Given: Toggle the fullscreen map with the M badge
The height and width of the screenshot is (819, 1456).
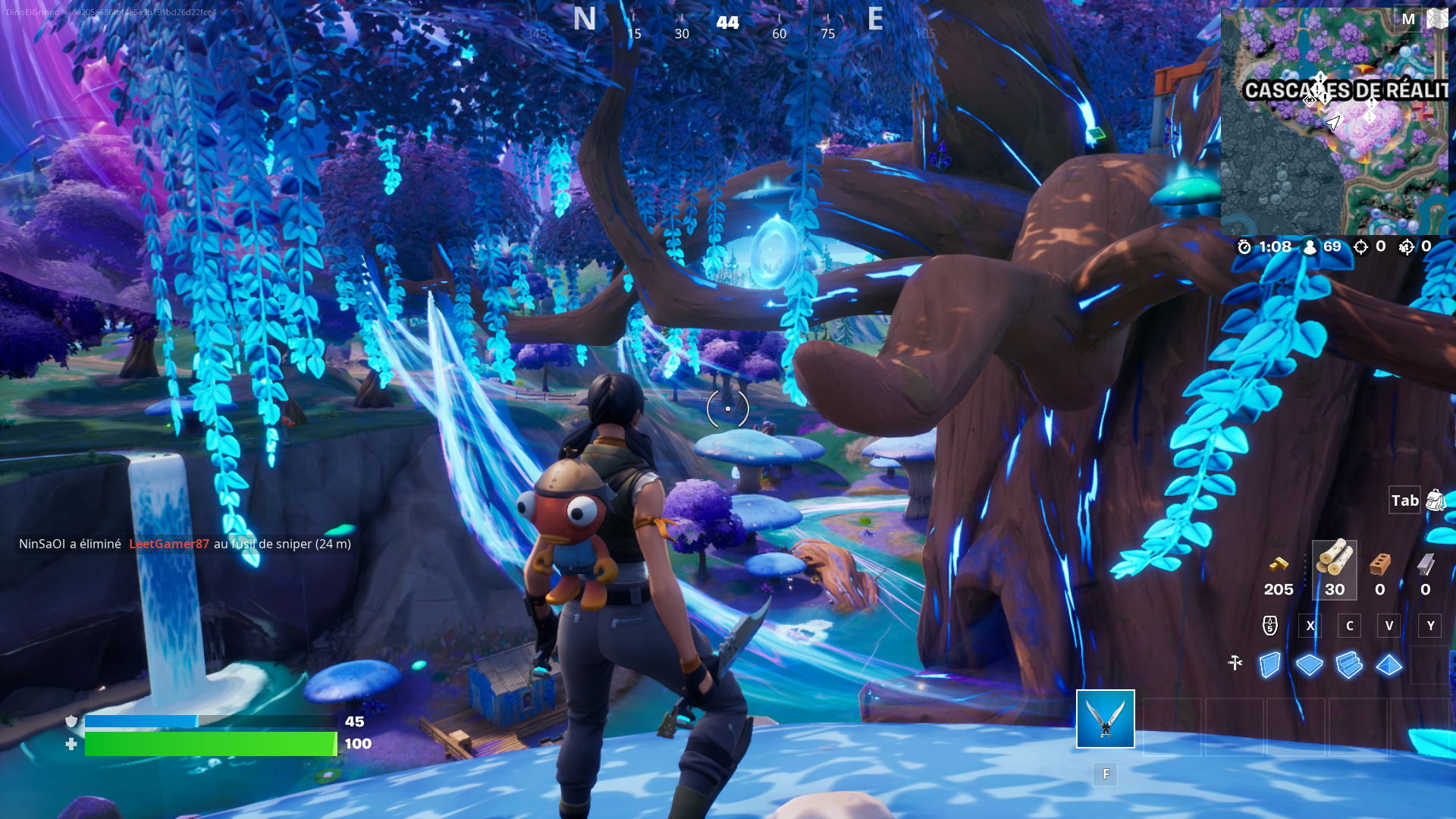Looking at the screenshot, I should point(1408,19).
